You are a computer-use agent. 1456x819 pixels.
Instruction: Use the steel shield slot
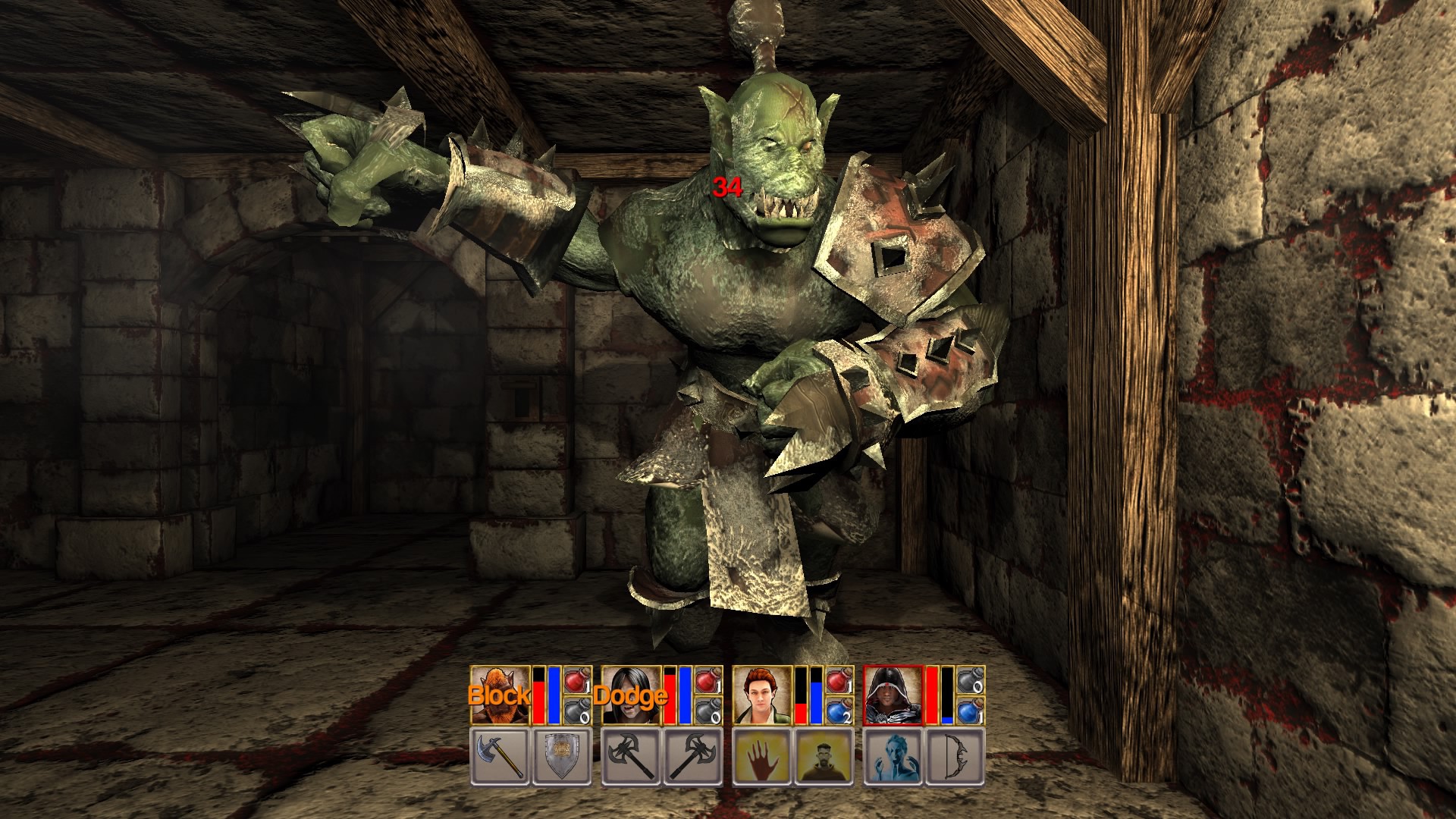pos(562,756)
